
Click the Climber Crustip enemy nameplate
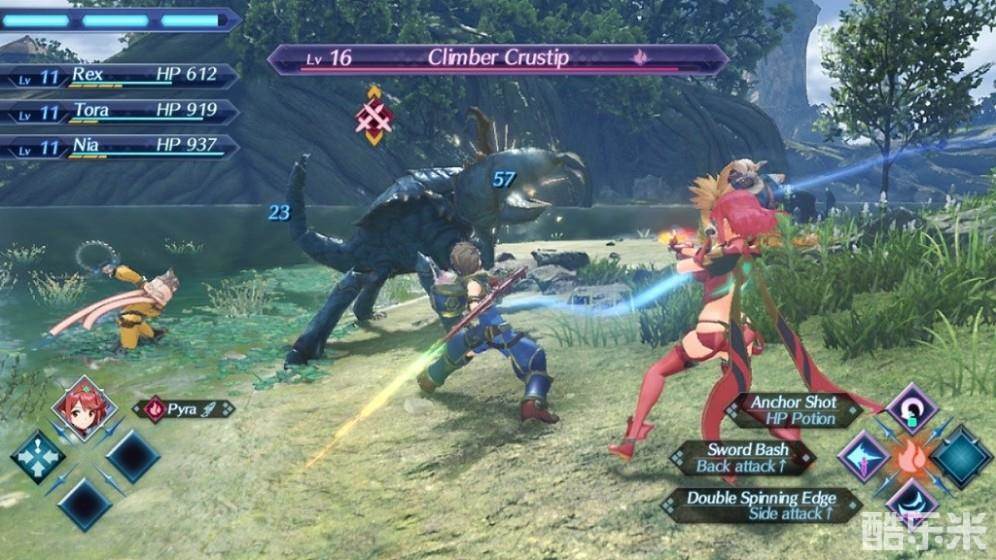[x=497, y=59]
